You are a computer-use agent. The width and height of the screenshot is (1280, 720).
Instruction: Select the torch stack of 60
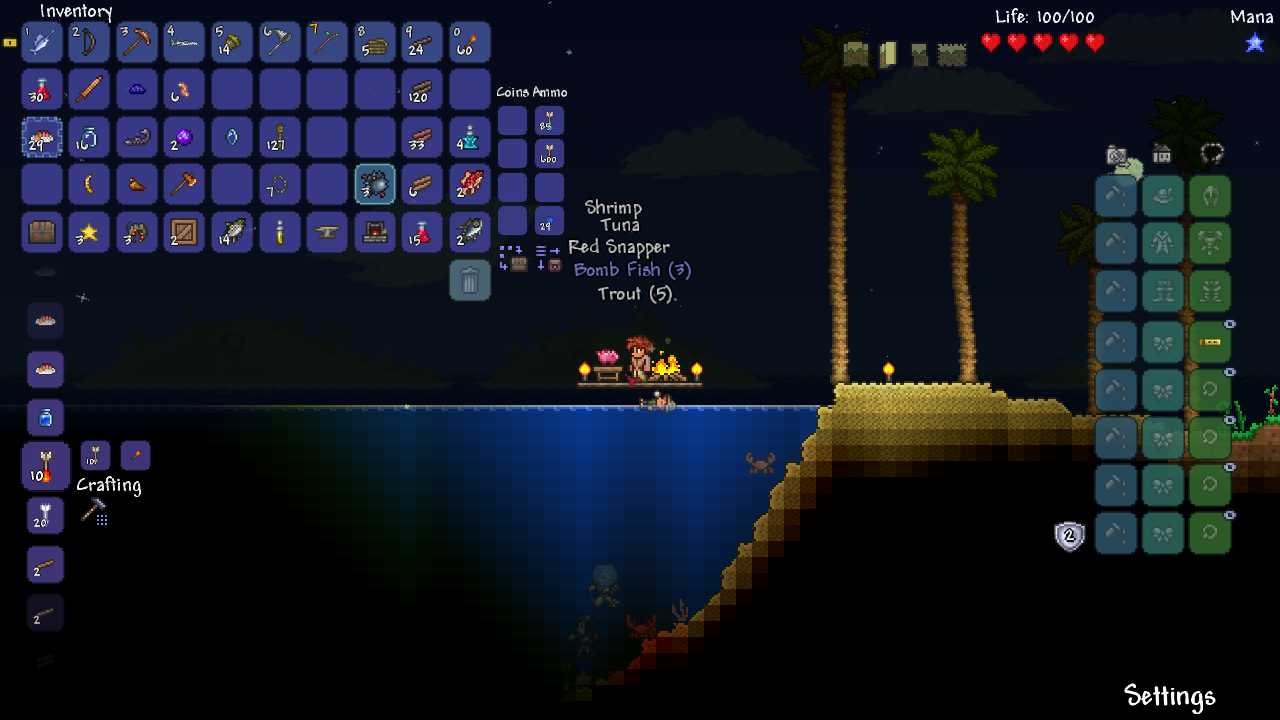470,43
